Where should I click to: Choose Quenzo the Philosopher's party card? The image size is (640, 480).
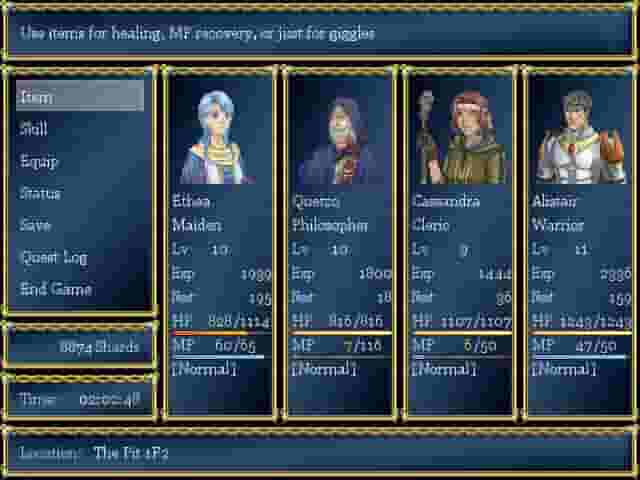coord(341,240)
